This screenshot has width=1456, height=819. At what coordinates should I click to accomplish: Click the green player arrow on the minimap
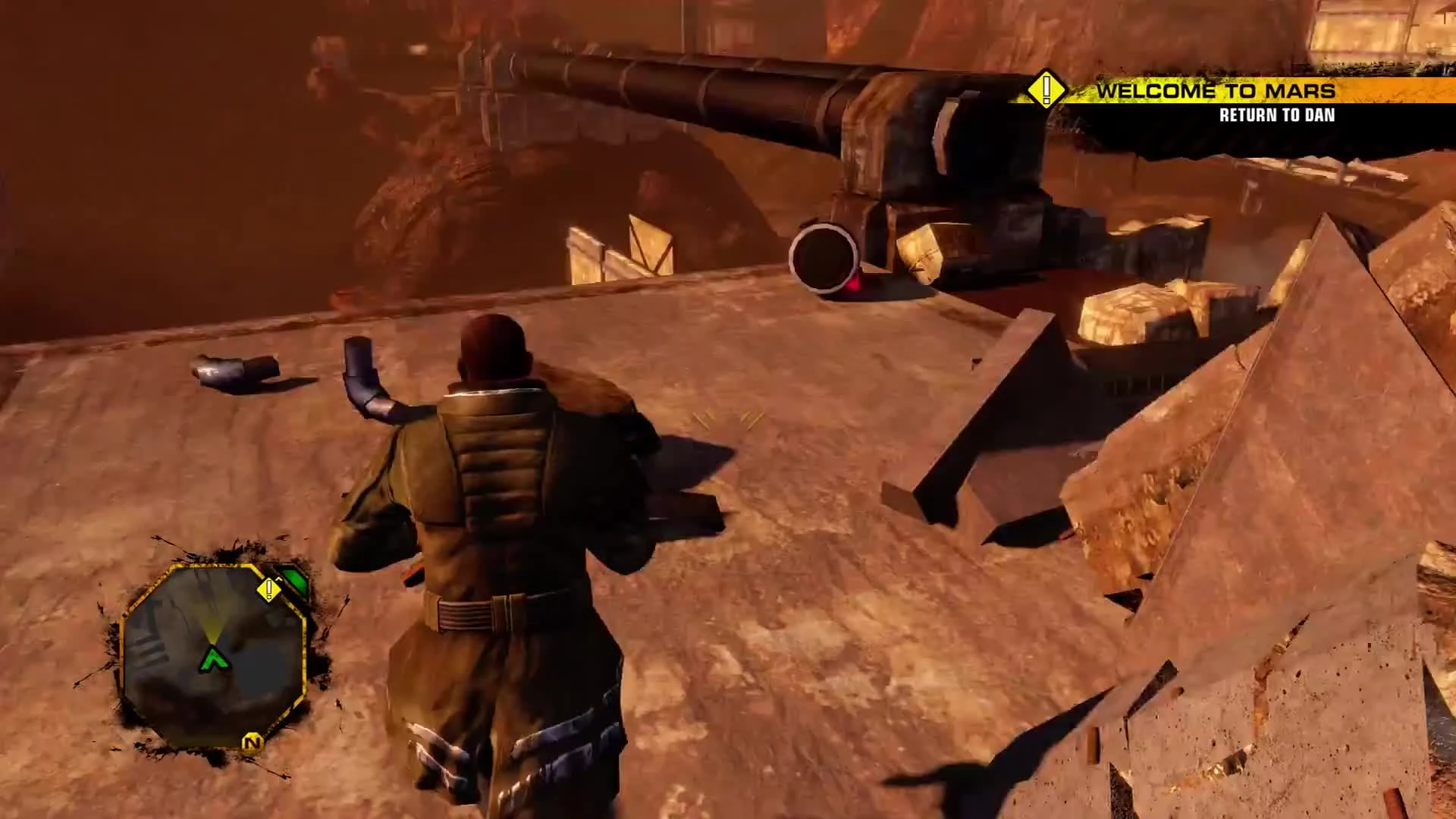click(x=213, y=658)
